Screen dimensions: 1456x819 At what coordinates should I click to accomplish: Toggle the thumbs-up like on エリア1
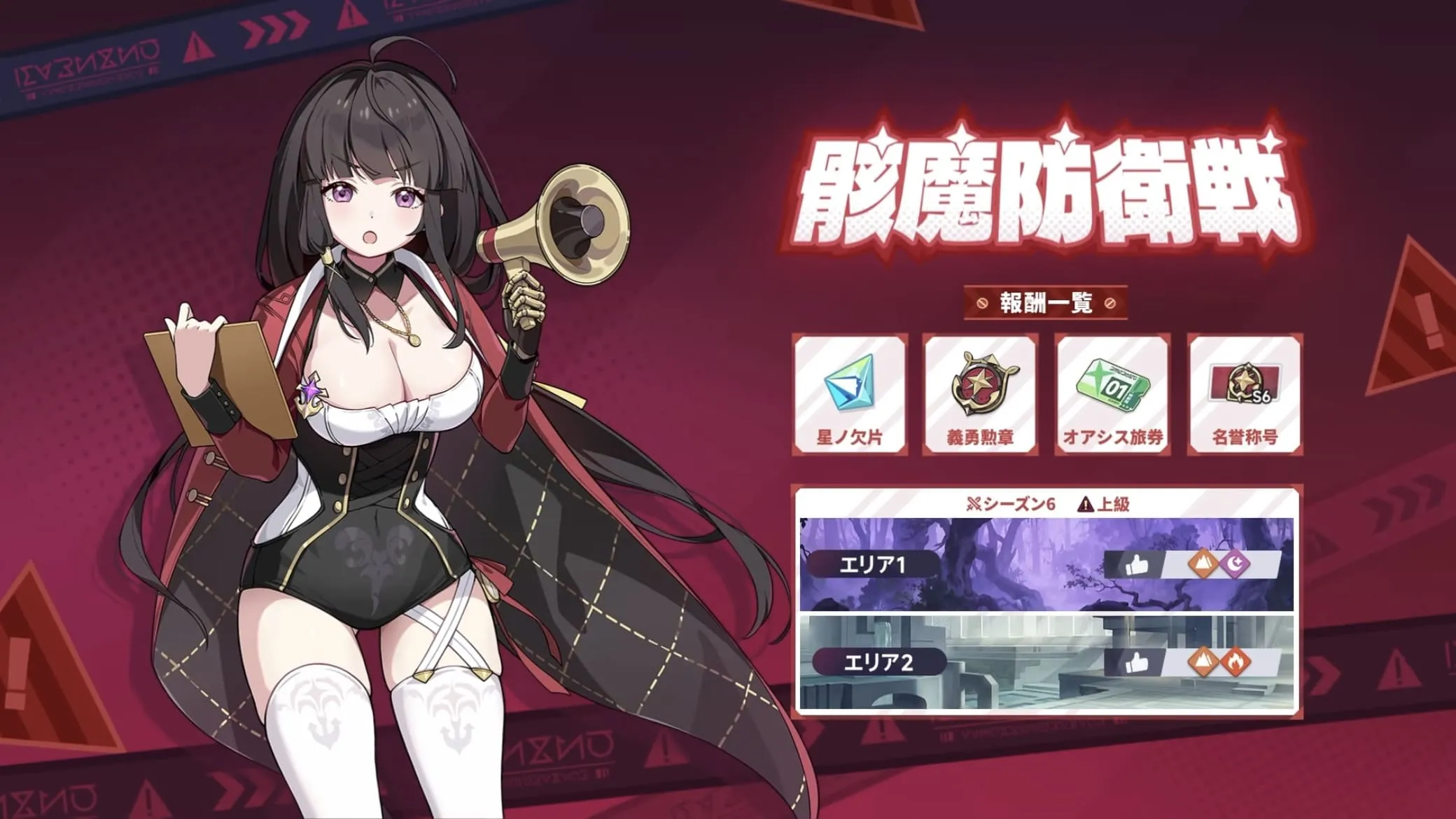[x=1137, y=564]
